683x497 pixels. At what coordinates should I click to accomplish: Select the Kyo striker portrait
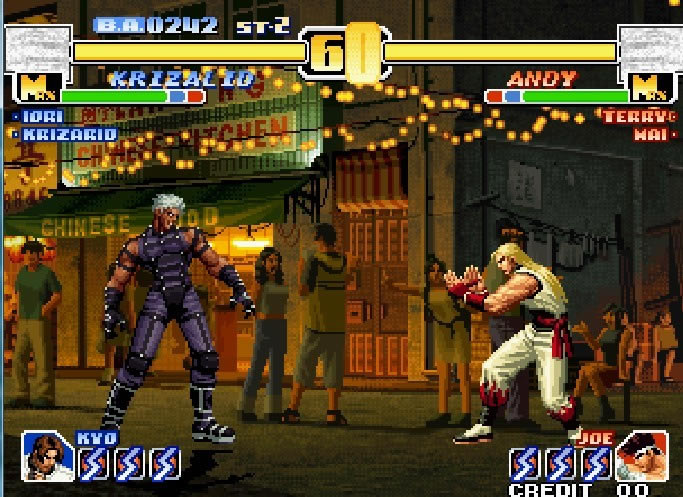[x=46, y=456]
